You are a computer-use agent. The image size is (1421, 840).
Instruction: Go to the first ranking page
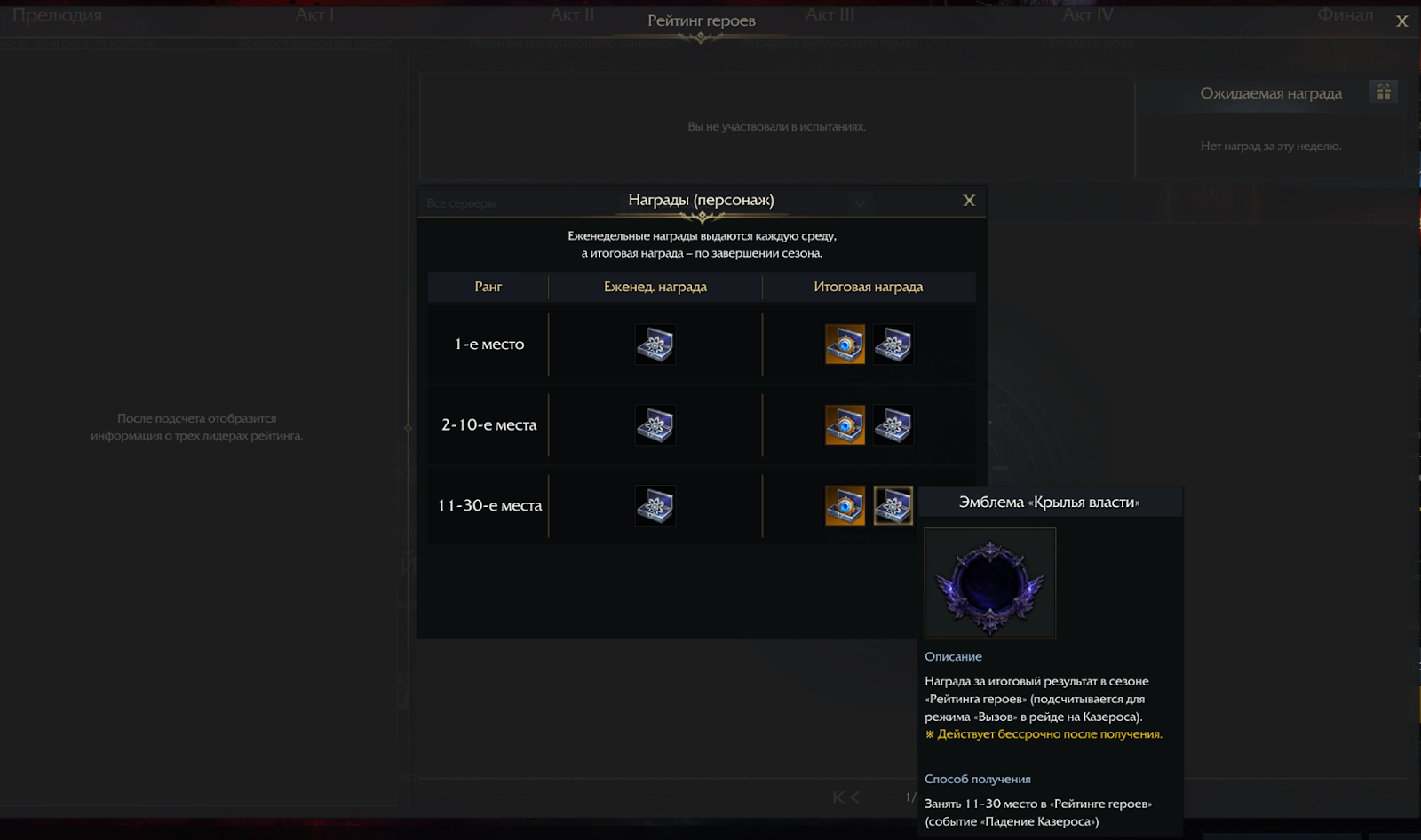(x=838, y=797)
